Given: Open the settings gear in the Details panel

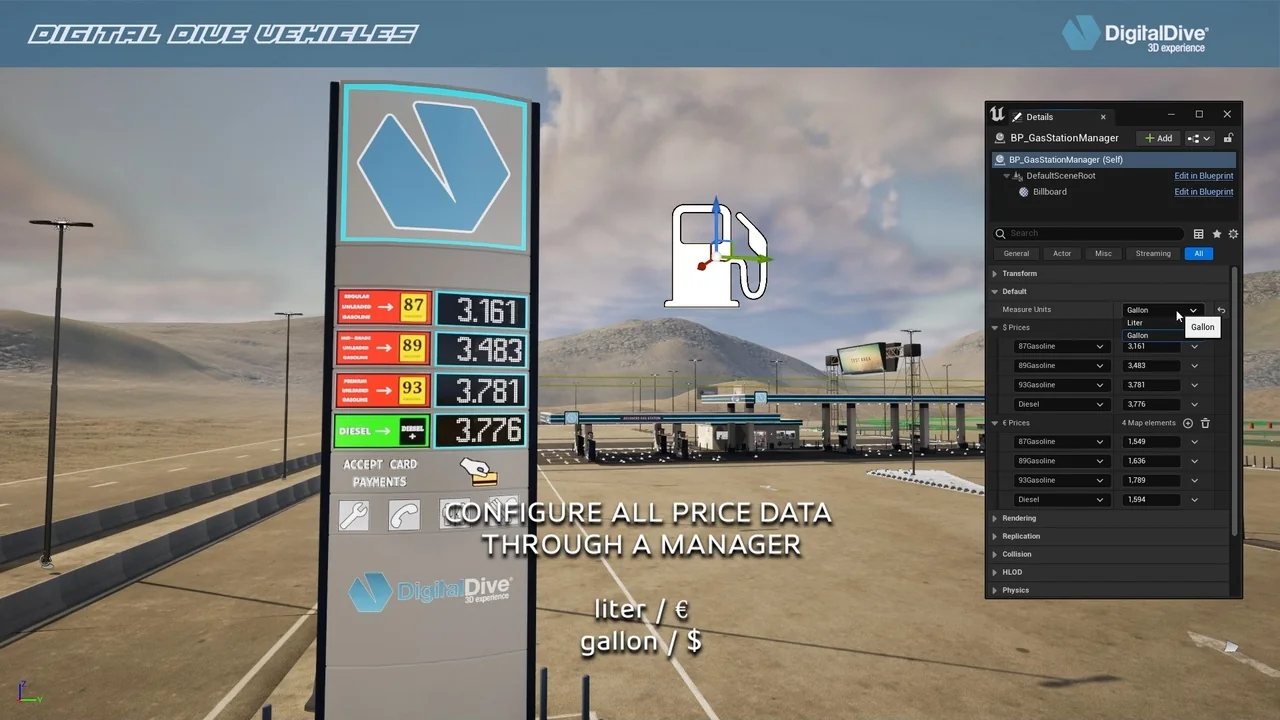Looking at the screenshot, I should [x=1233, y=234].
